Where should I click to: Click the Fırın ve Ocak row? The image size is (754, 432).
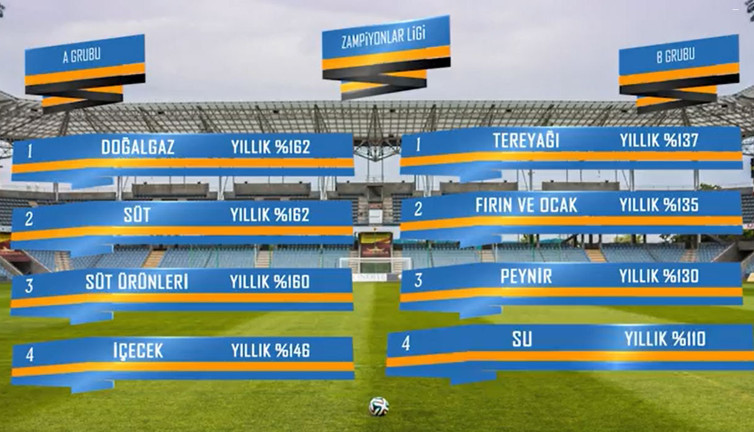coord(571,208)
